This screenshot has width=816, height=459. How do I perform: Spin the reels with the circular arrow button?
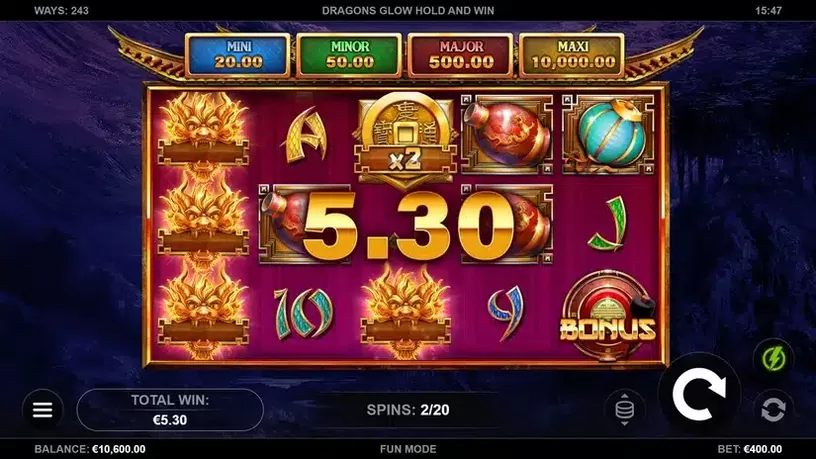coord(699,395)
